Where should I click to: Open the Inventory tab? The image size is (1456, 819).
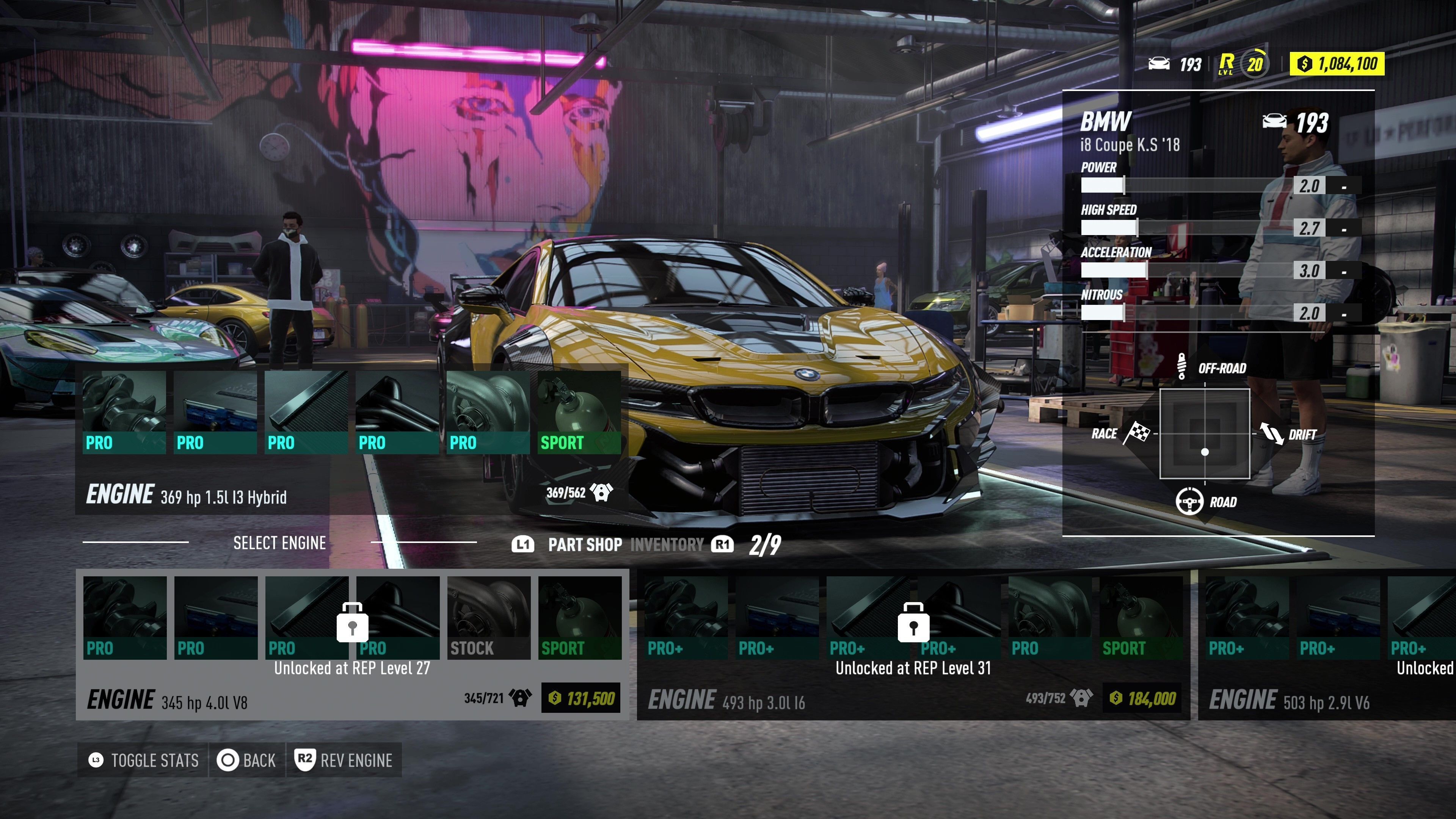pos(667,545)
